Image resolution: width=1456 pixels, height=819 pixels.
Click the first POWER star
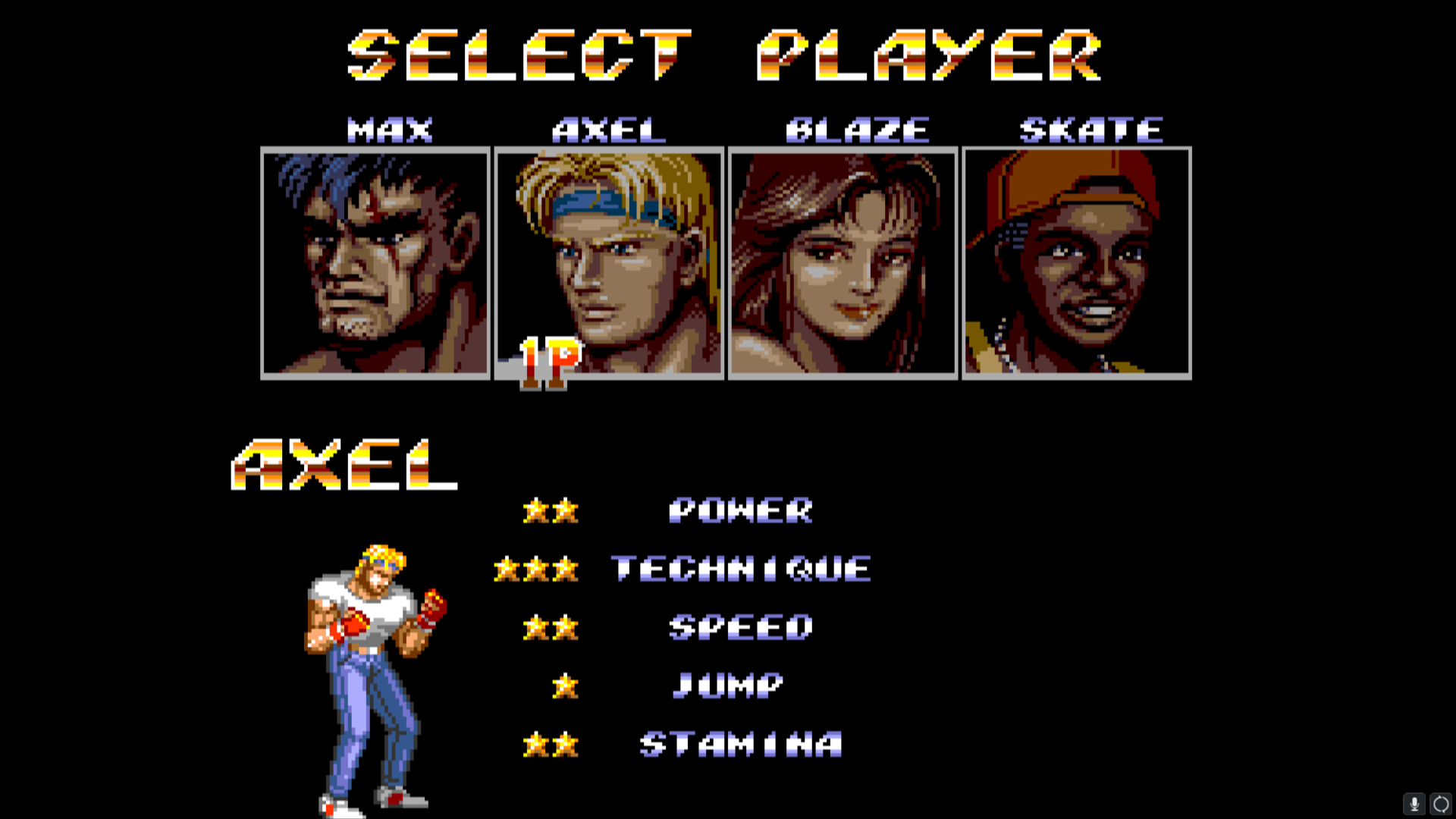point(535,512)
